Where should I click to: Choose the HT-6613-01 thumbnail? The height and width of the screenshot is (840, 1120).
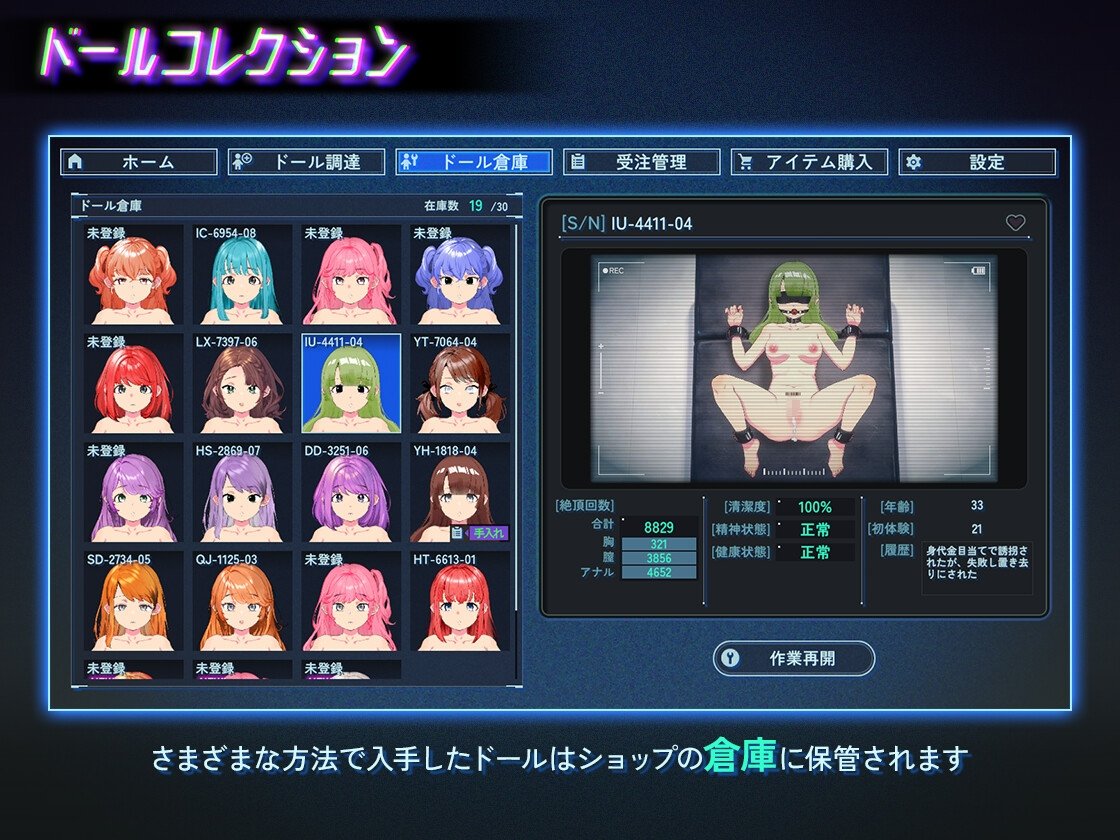coord(460,603)
